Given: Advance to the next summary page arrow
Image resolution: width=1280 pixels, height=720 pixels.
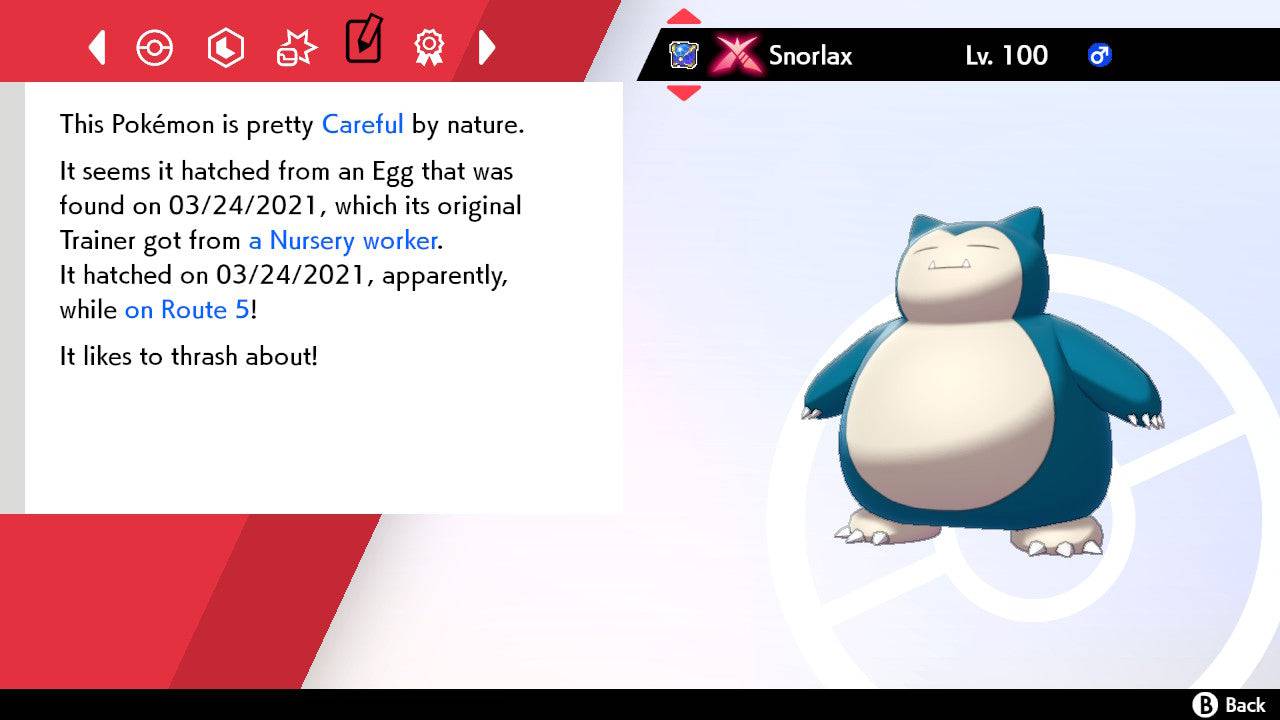Looking at the screenshot, I should coord(487,47).
